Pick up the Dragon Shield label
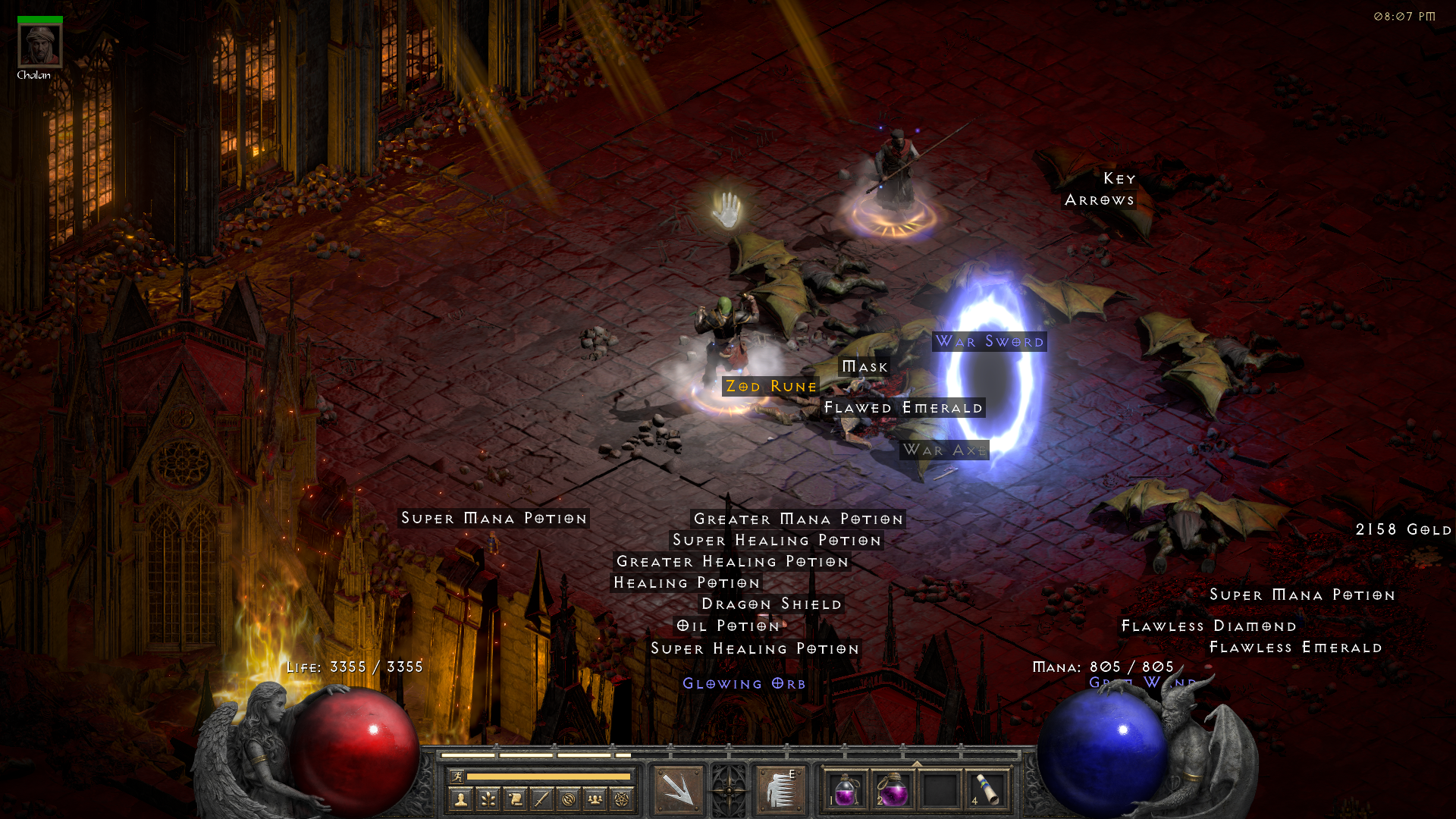This screenshot has height=819, width=1456. pyautogui.click(x=771, y=604)
